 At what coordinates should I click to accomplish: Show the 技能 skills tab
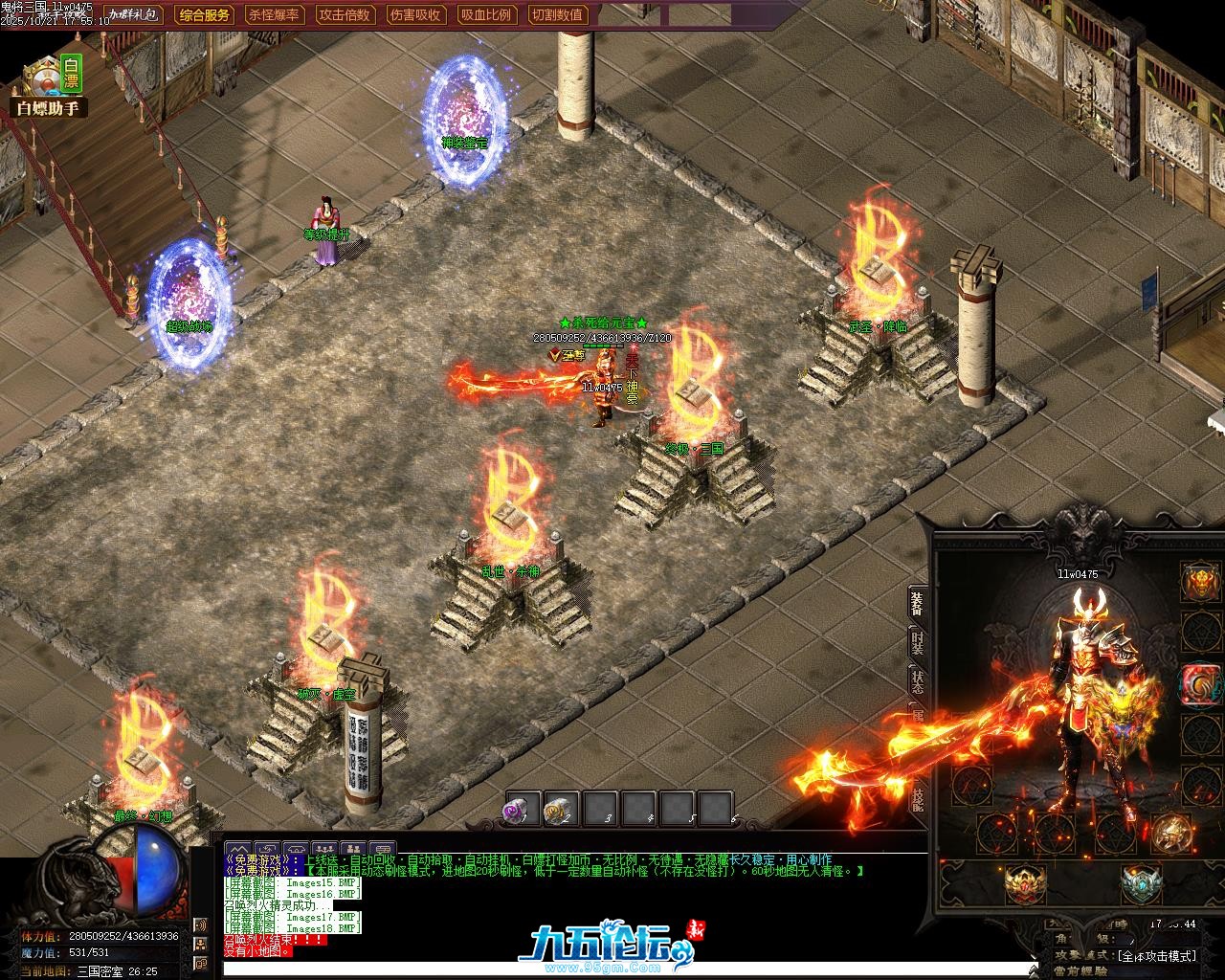pyautogui.click(x=917, y=796)
